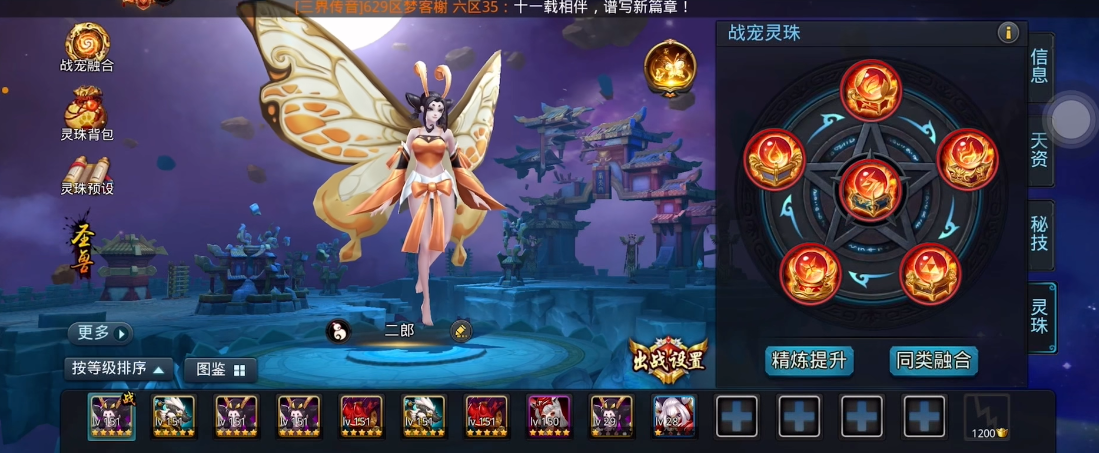Open the 按等级排序 sort dropdown

[117, 369]
